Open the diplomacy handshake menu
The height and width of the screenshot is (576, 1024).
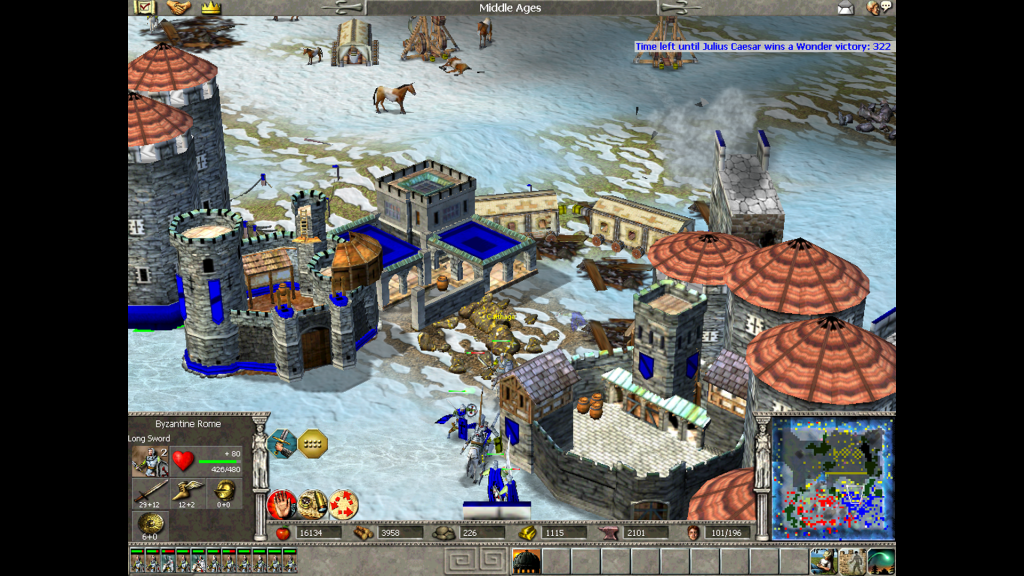(178, 7)
